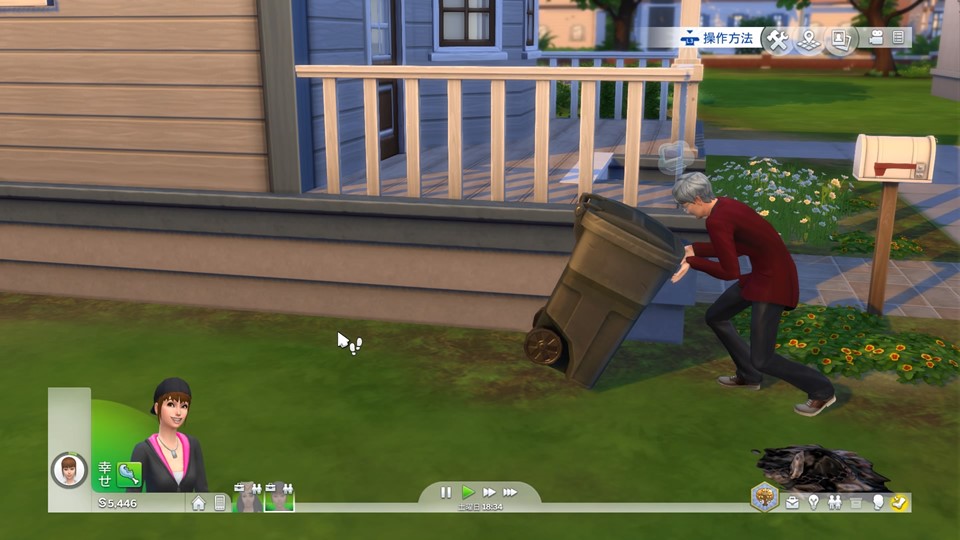960x540 pixels.
Task: Open the game options menu icon
Action: [899, 38]
